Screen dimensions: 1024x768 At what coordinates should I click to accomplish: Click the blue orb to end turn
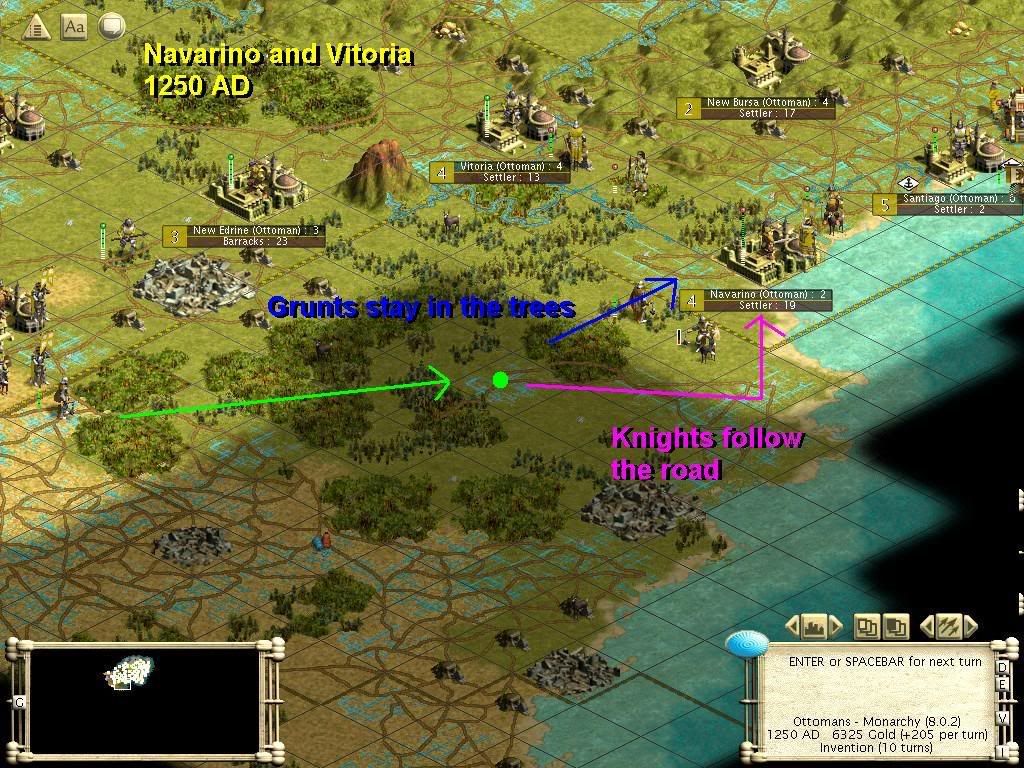coord(746,645)
